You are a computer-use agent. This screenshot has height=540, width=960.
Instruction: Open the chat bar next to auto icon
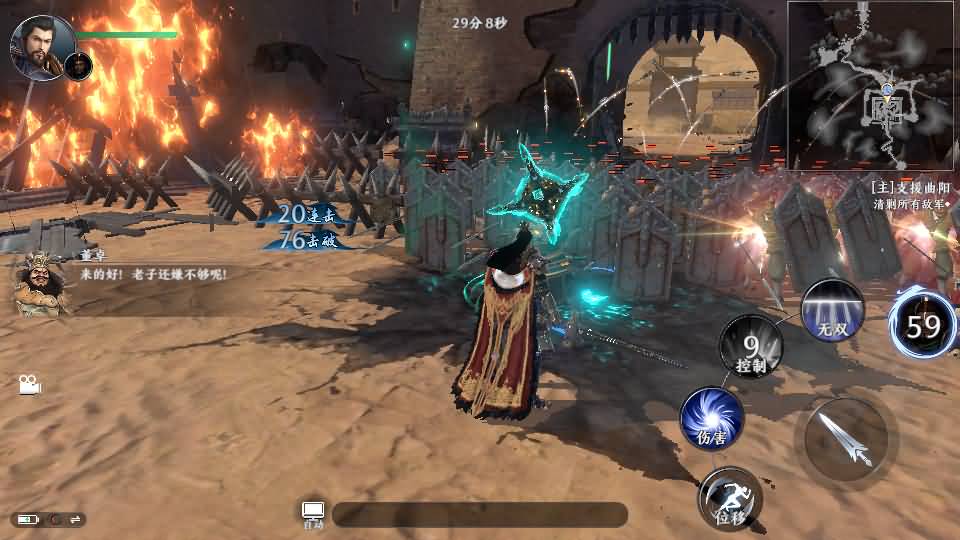480,514
